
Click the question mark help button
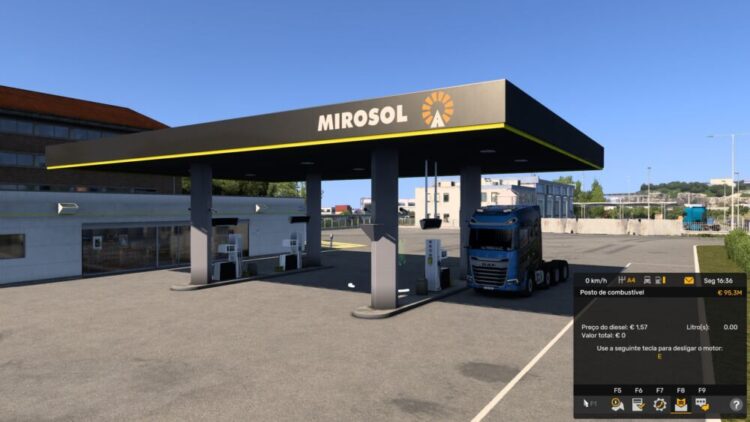(x=736, y=404)
